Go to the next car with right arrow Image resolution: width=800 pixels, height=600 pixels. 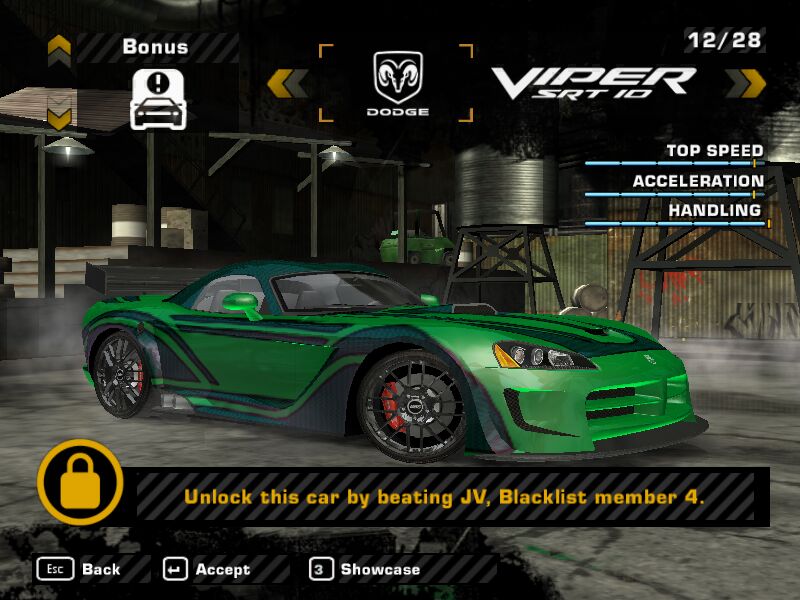click(745, 82)
